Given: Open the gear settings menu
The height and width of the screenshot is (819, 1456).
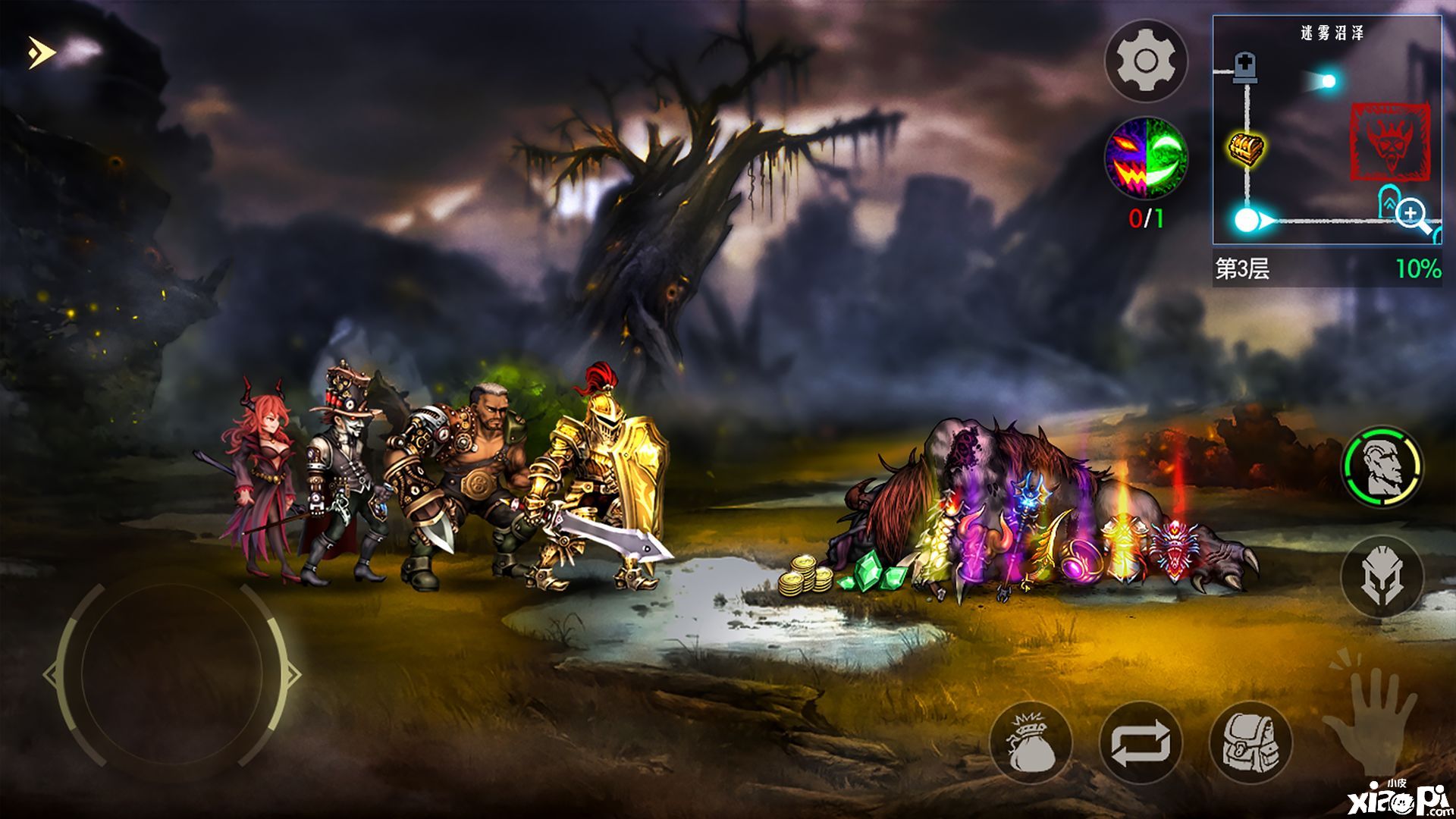Looking at the screenshot, I should pos(1145,61).
